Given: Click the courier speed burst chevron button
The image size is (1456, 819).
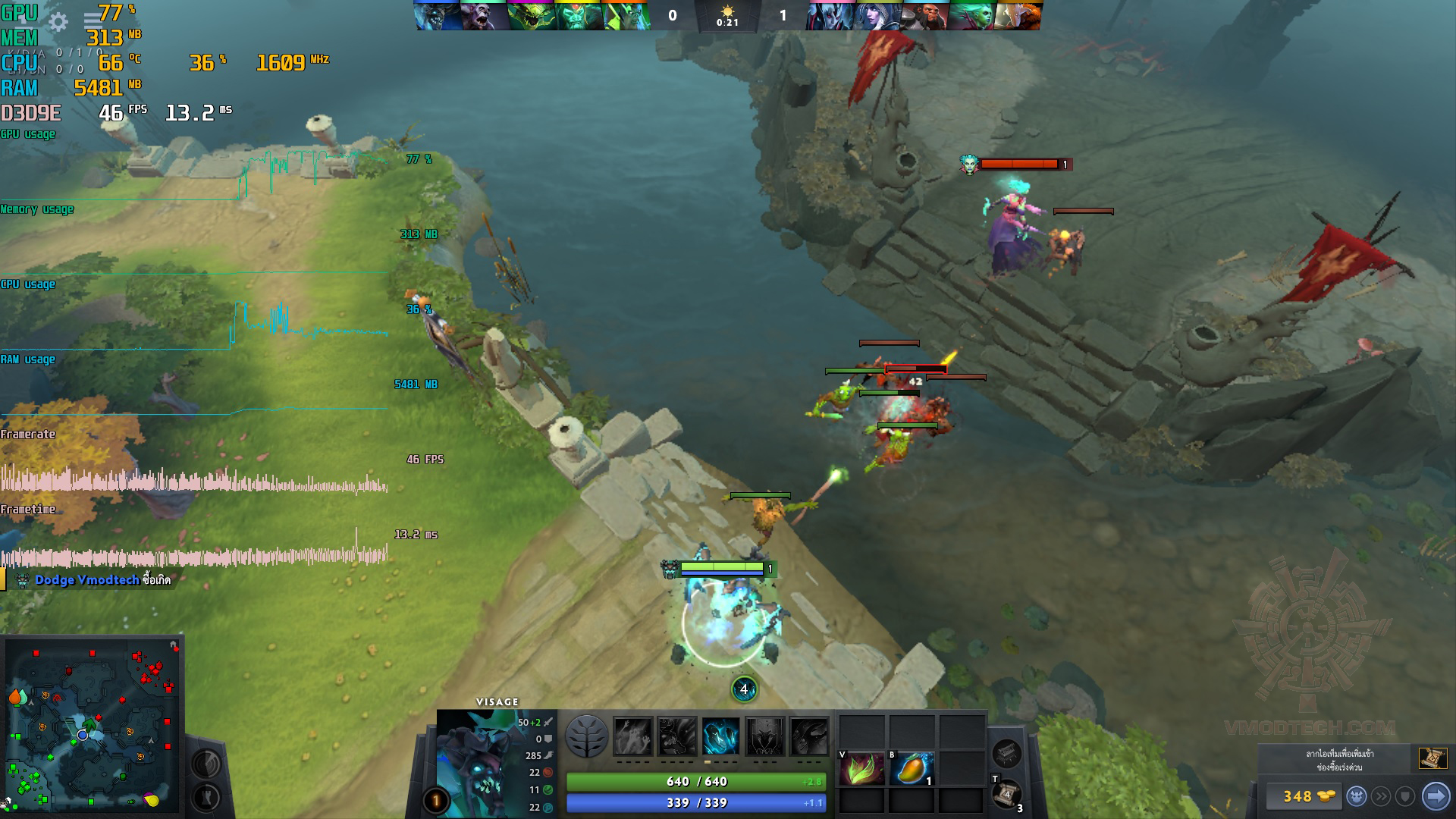Looking at the screenshot, I should pos(1382,796).
